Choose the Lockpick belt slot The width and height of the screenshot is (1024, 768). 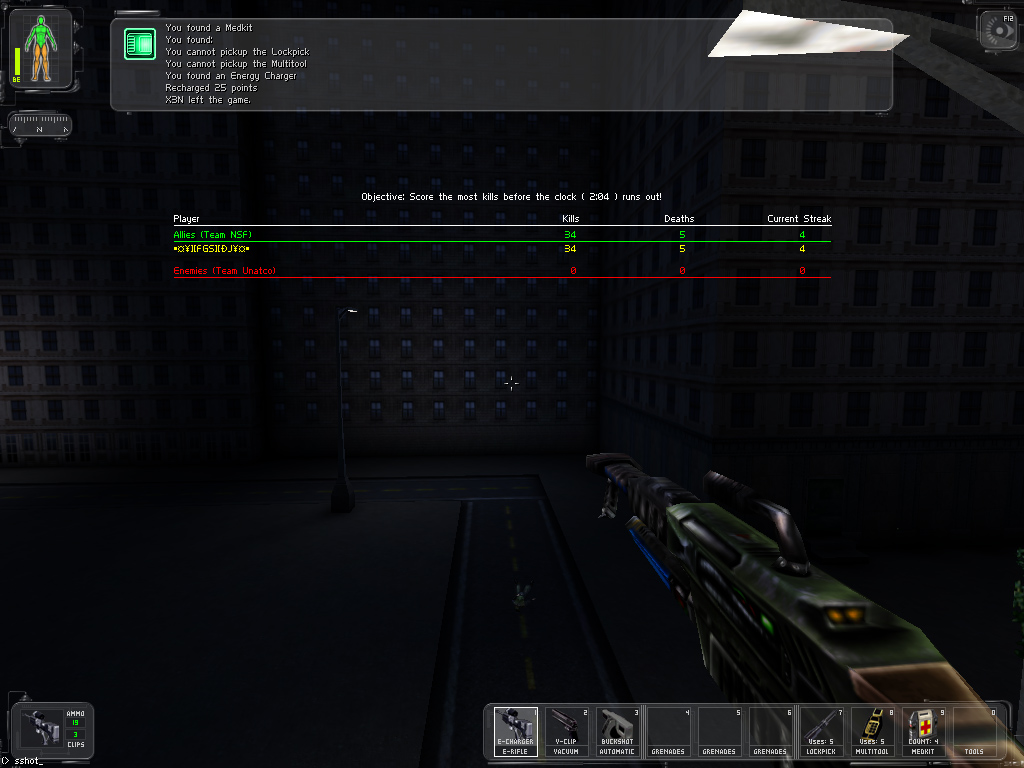click(821, 731)
